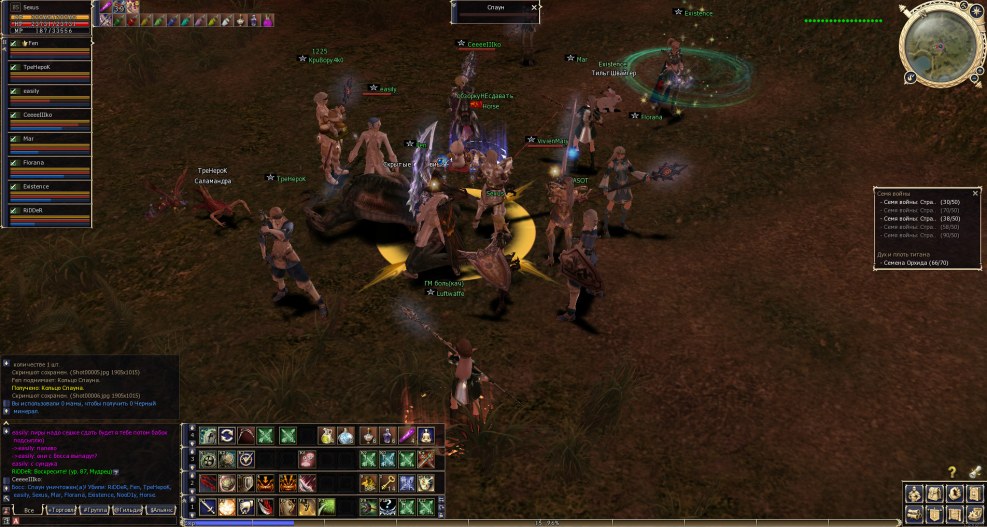
Task: Close the quest tracker panel
Action: (x=976, y=193)
